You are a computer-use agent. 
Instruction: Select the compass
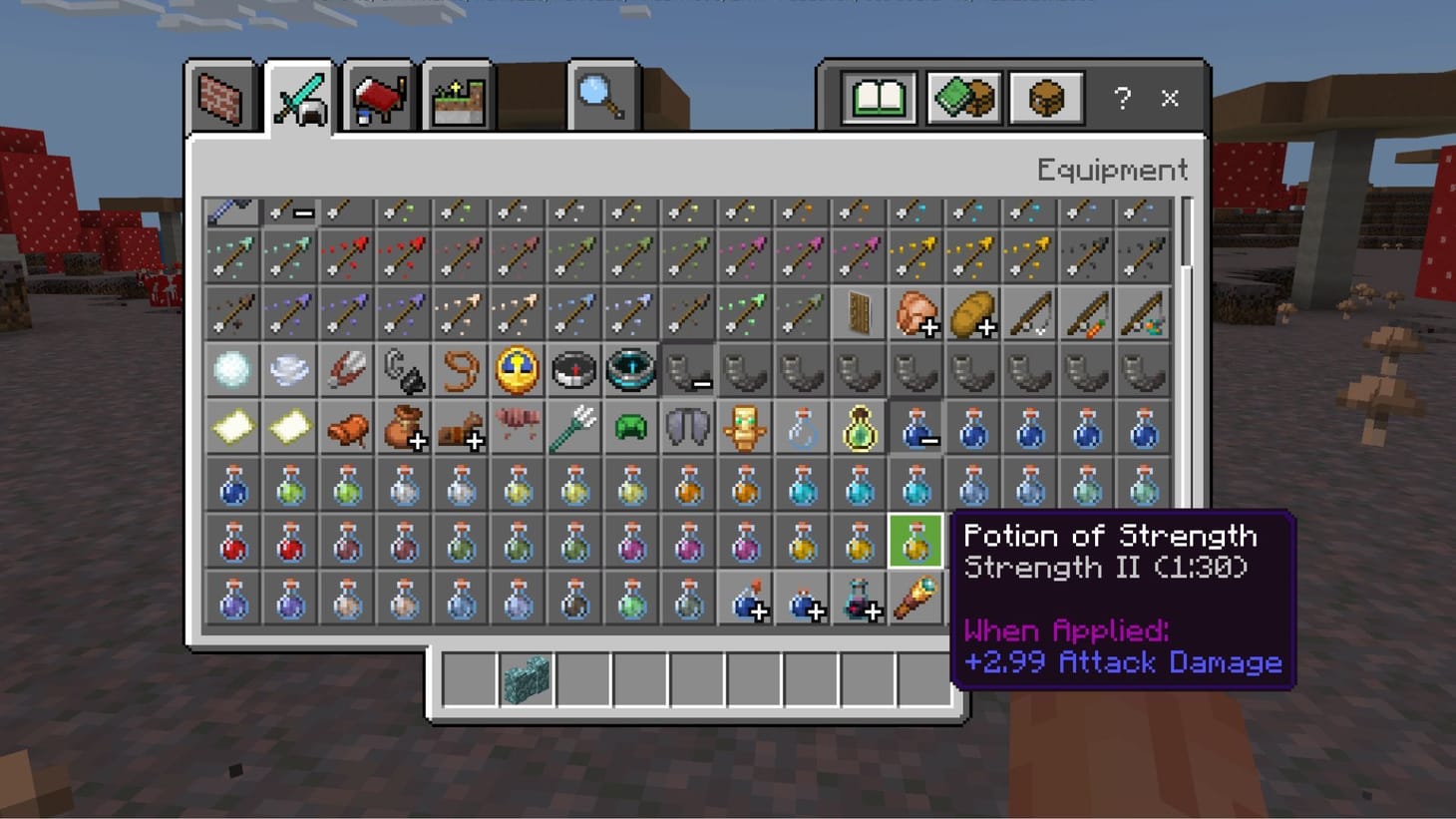pyautogui.click(x=574, y=369)
